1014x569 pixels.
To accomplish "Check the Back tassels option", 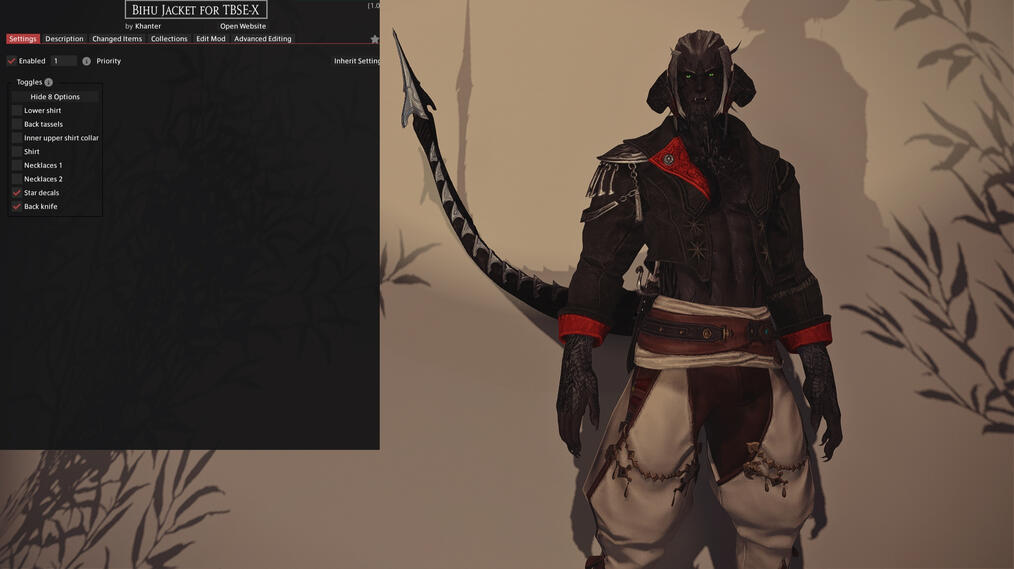I will point(17,124).
